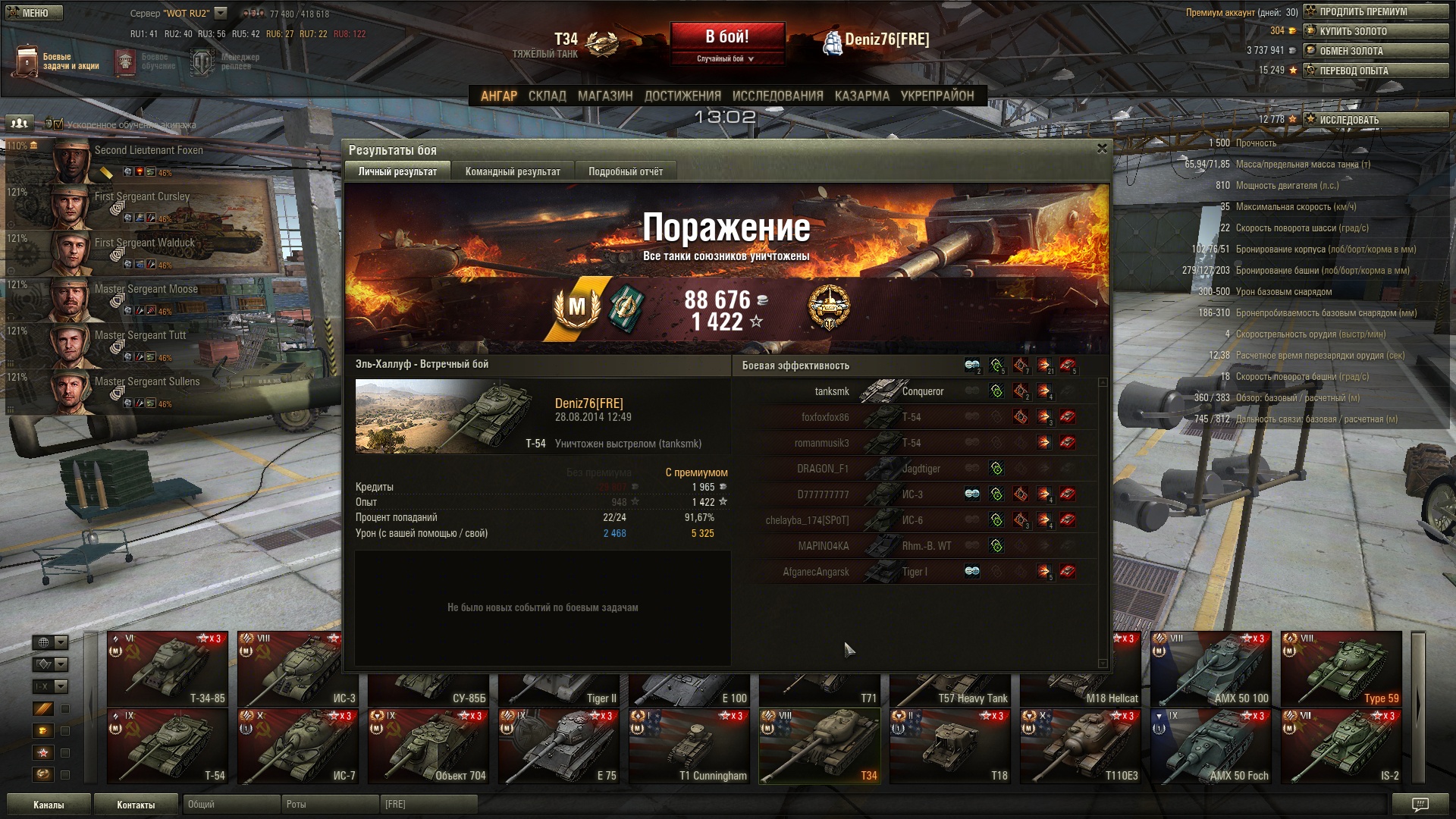Select the AMX 50 Foch tank

1210,746
